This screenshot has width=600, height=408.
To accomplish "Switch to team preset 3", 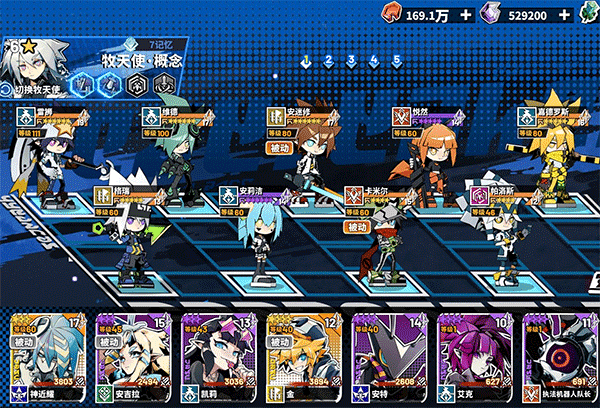I will 351,60.
